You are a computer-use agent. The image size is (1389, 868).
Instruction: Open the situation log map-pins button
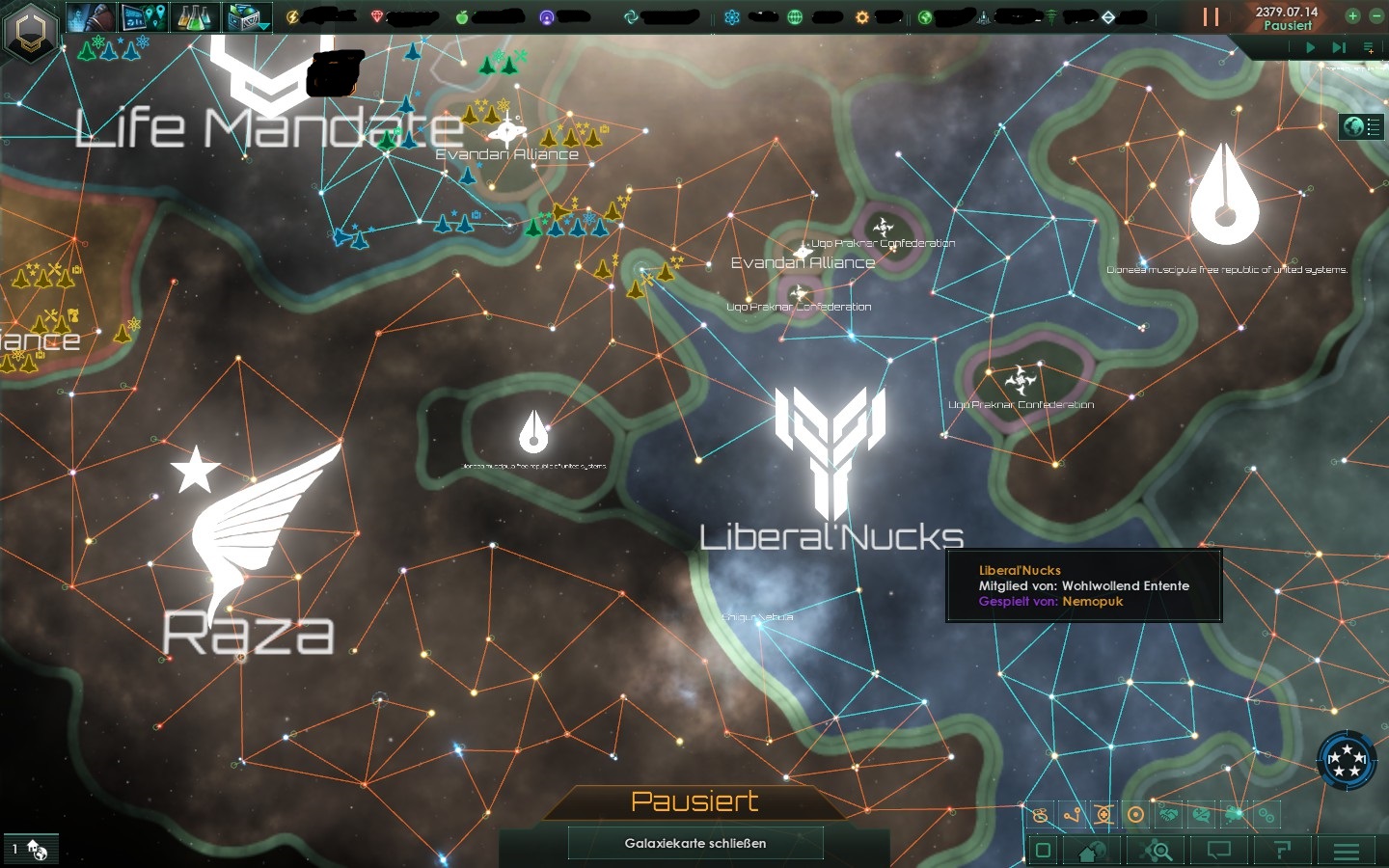click(145, 16)
